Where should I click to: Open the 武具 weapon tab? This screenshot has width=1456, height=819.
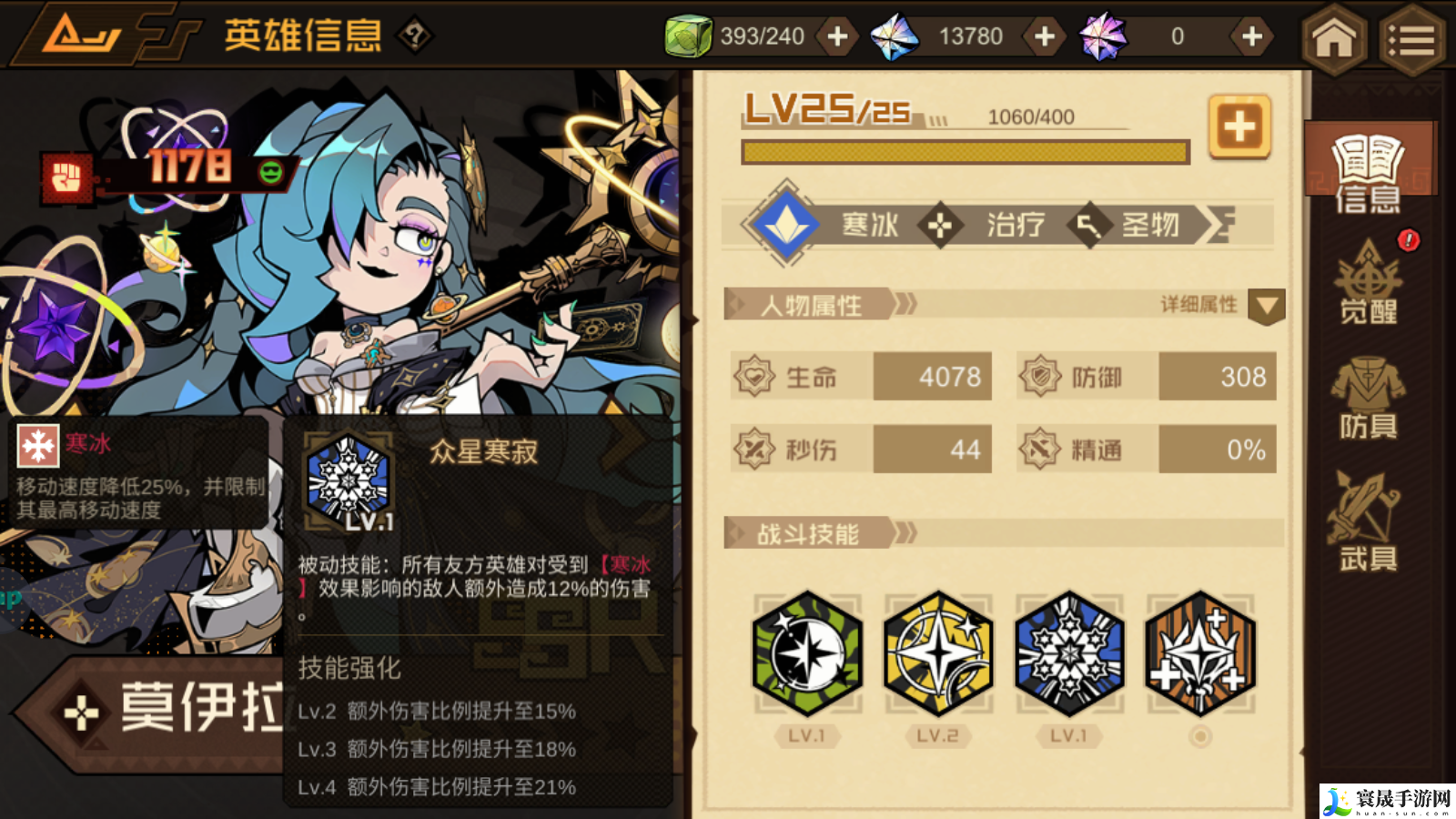point(1367,522)
